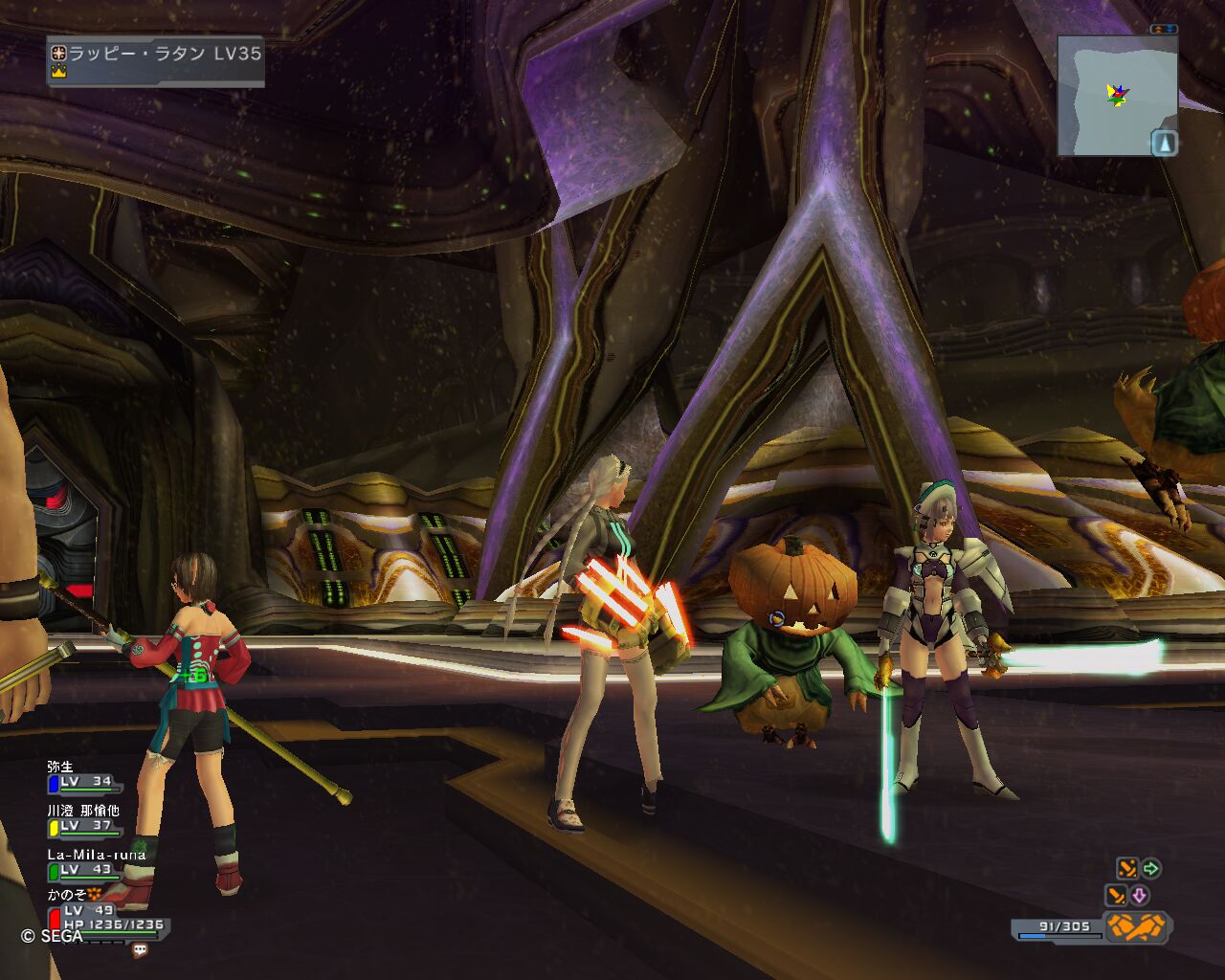Click the triangle compass button on minimap

tap(1164, 143)
